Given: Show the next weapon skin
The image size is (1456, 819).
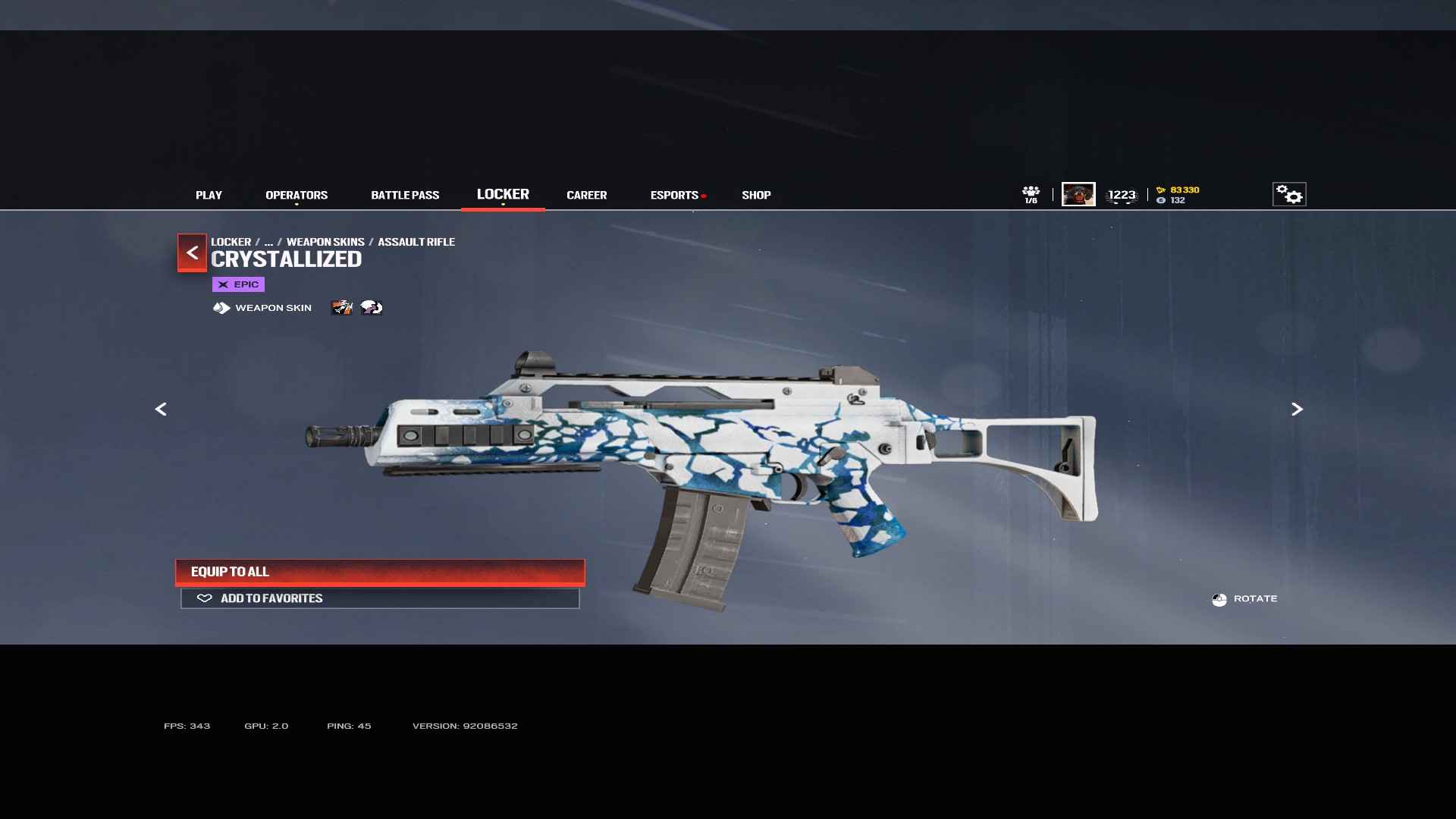Looking at the screenshot, I should (1297, 409).
